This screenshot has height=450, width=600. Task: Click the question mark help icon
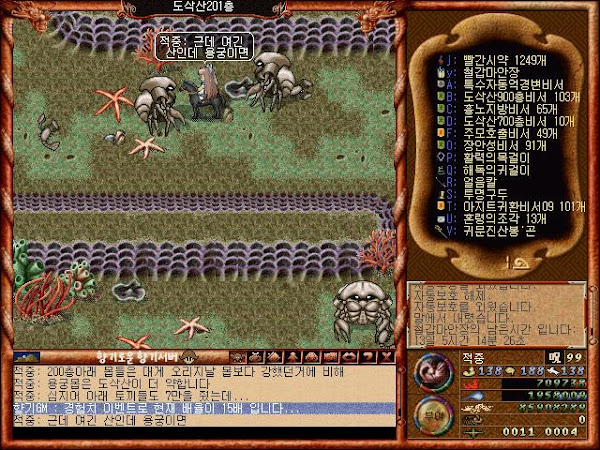(370, 356)
